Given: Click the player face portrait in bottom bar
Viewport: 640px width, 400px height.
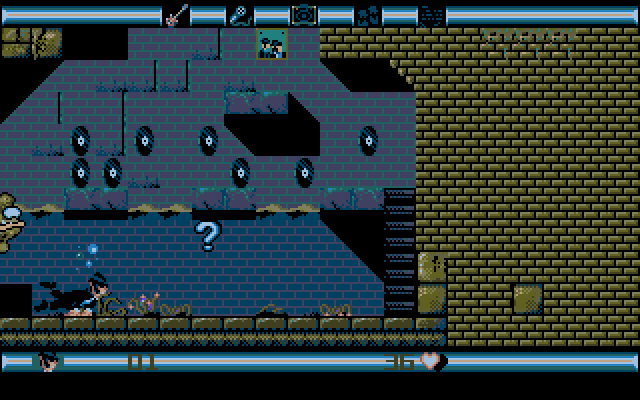Looking at the screenshot, I should point(48,361).
